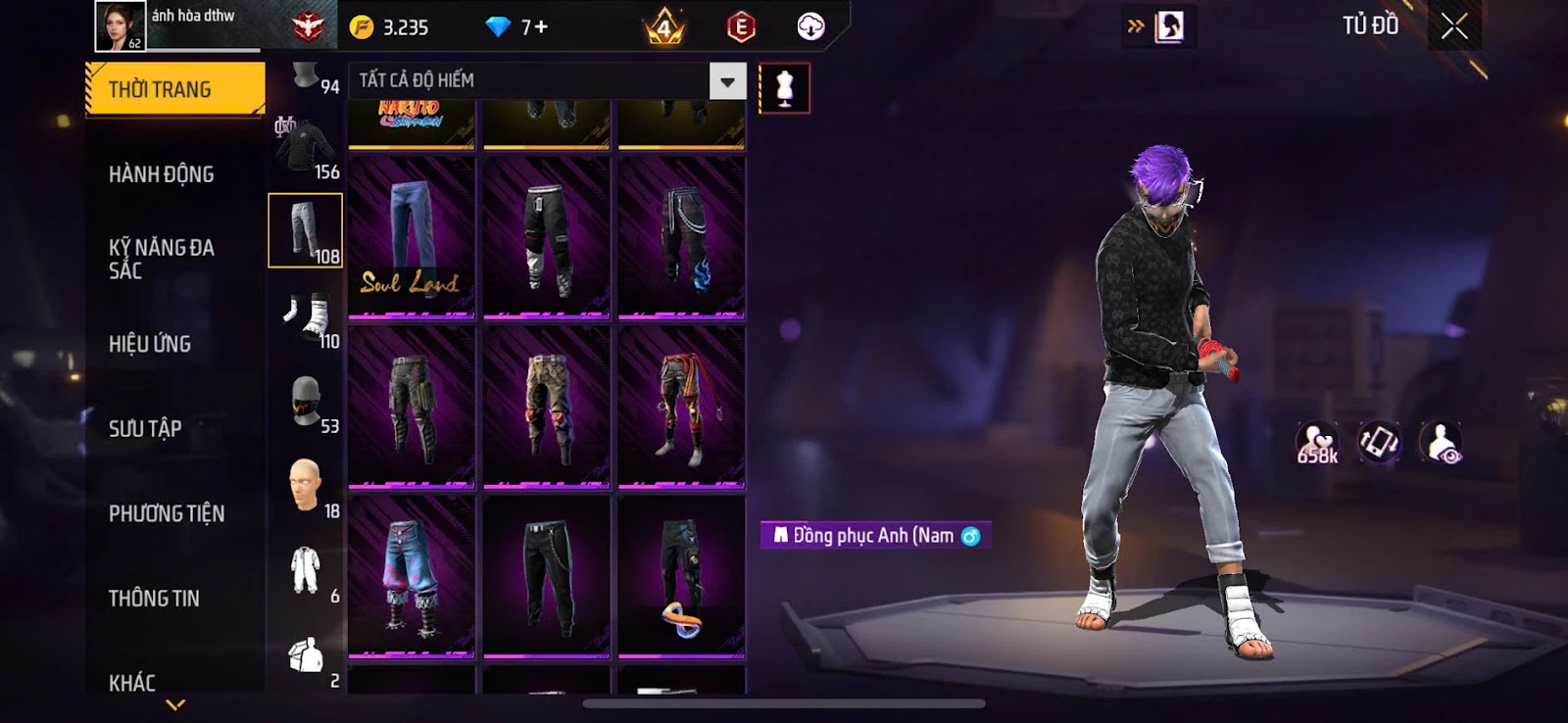The height and width of the screenshot is (723, 1568).
Task: Open the Sưu Tập tab
Action: click(x=145, y=428)
